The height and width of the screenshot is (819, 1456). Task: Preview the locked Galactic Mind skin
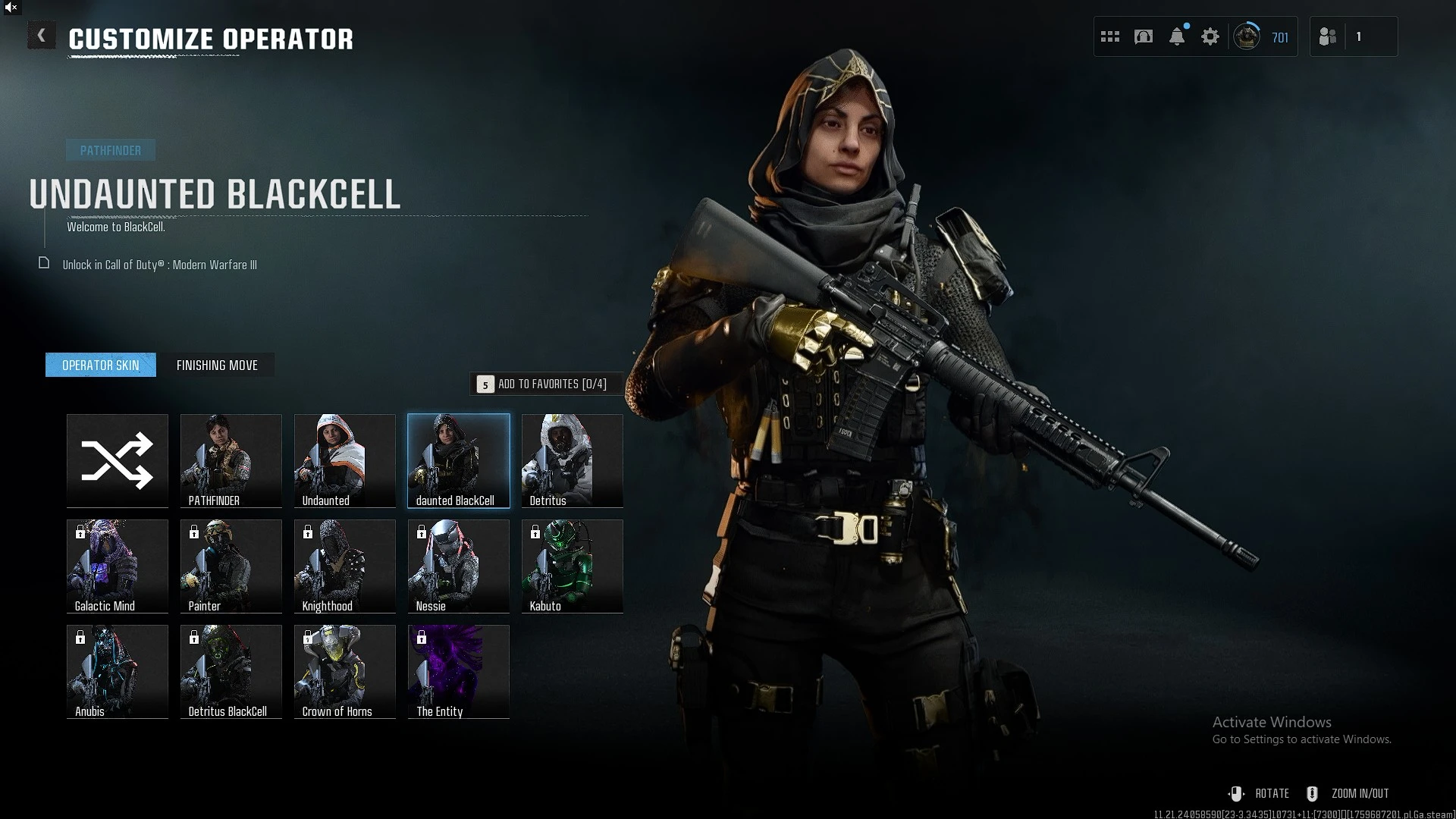[x=118, y=566]
